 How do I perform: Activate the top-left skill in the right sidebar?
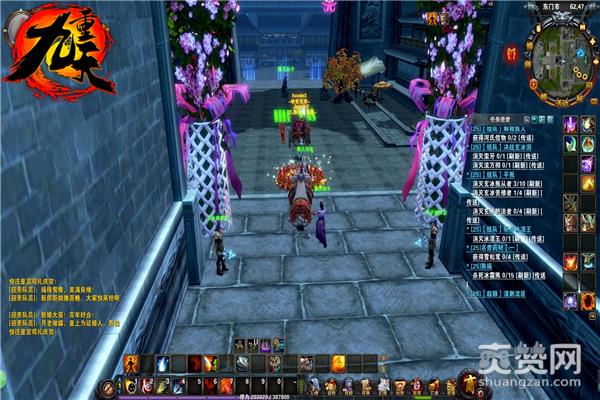point(570,124)
